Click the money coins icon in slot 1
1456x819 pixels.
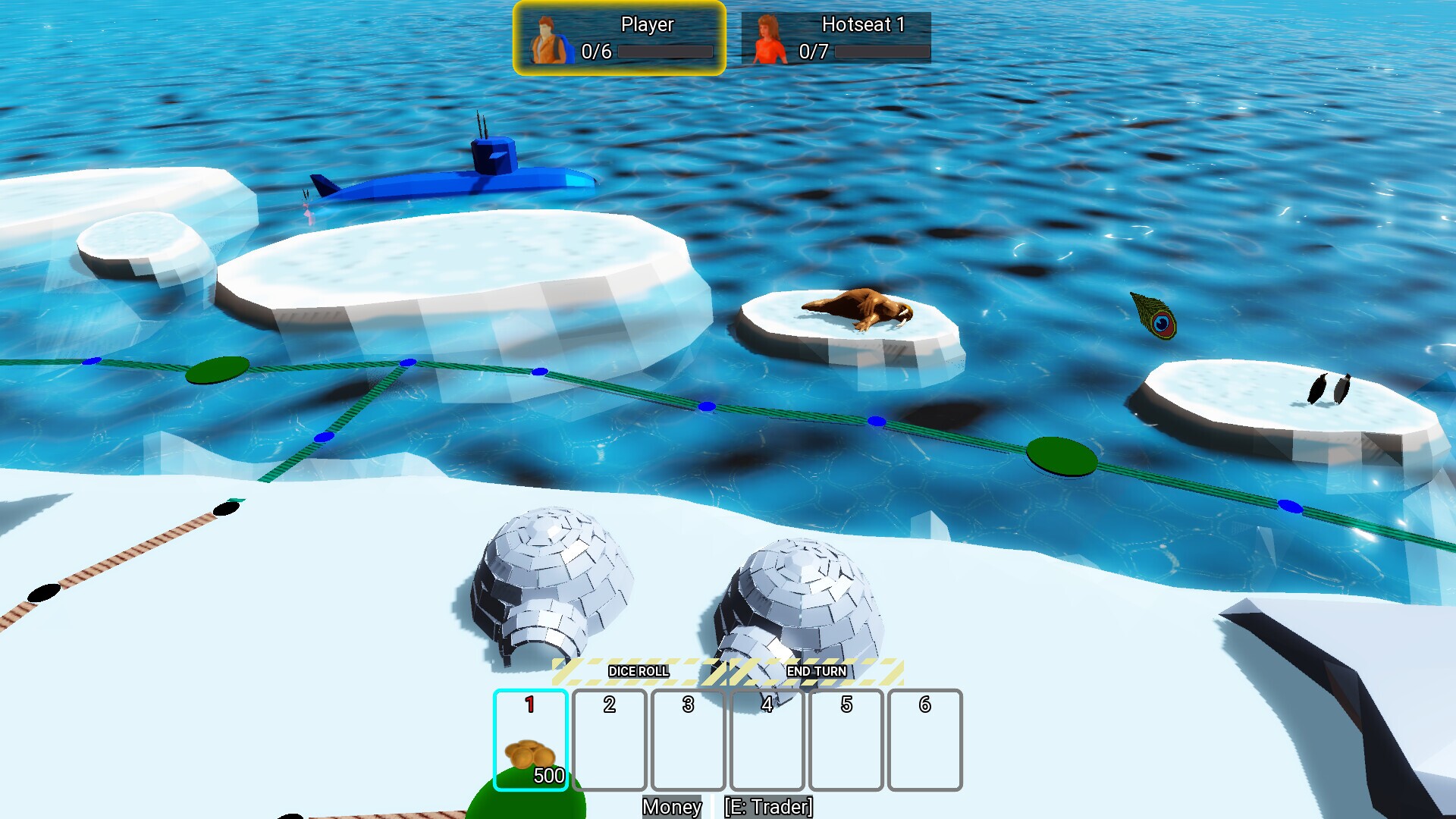[x=531, y=755]
